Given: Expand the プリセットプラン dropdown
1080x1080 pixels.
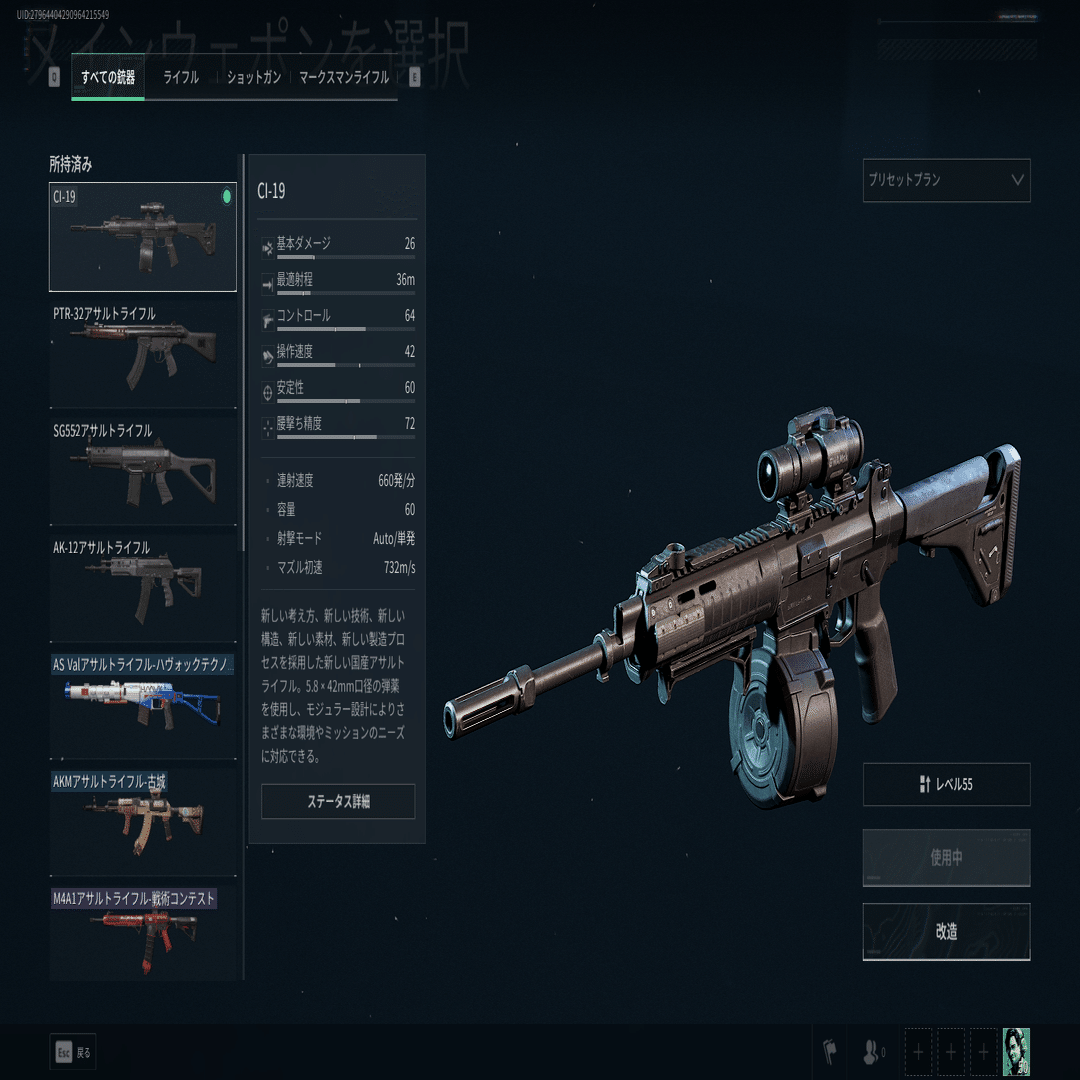Looking at the screenshot, I should pyautogui.click(x=946, y=181).
